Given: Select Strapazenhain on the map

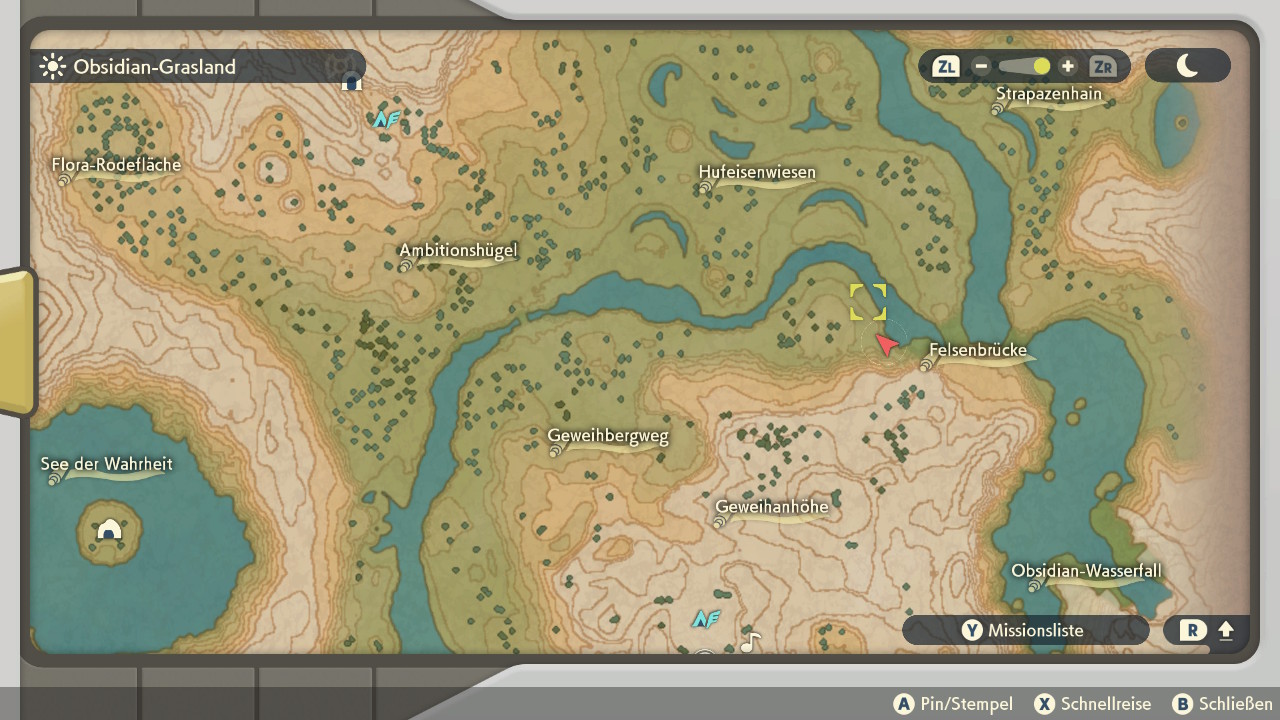Looking at the screenshot, I should coord(1048,95).
